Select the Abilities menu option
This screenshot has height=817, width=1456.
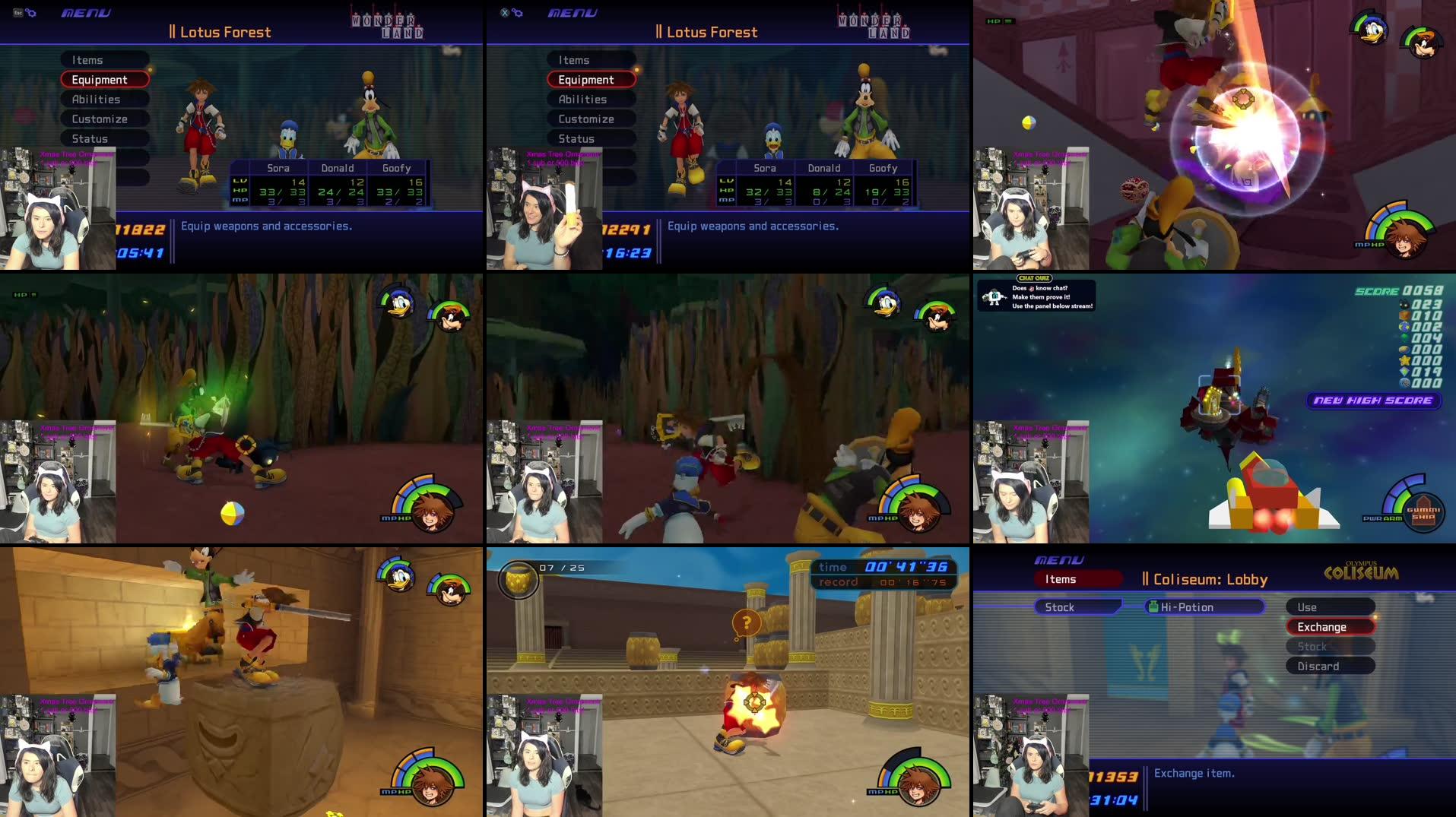tap(98, 99)
